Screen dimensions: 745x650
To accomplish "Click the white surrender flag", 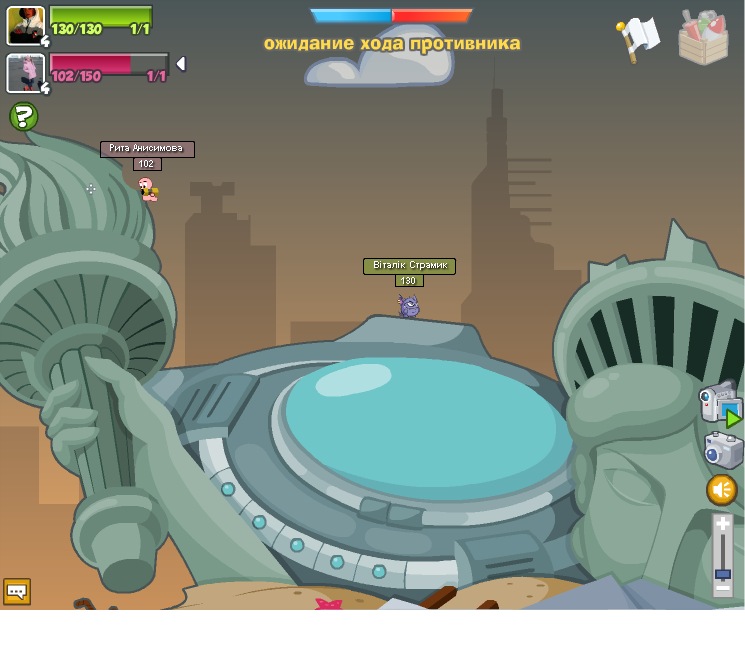I will pyautogui.click(x=638, y=38).
